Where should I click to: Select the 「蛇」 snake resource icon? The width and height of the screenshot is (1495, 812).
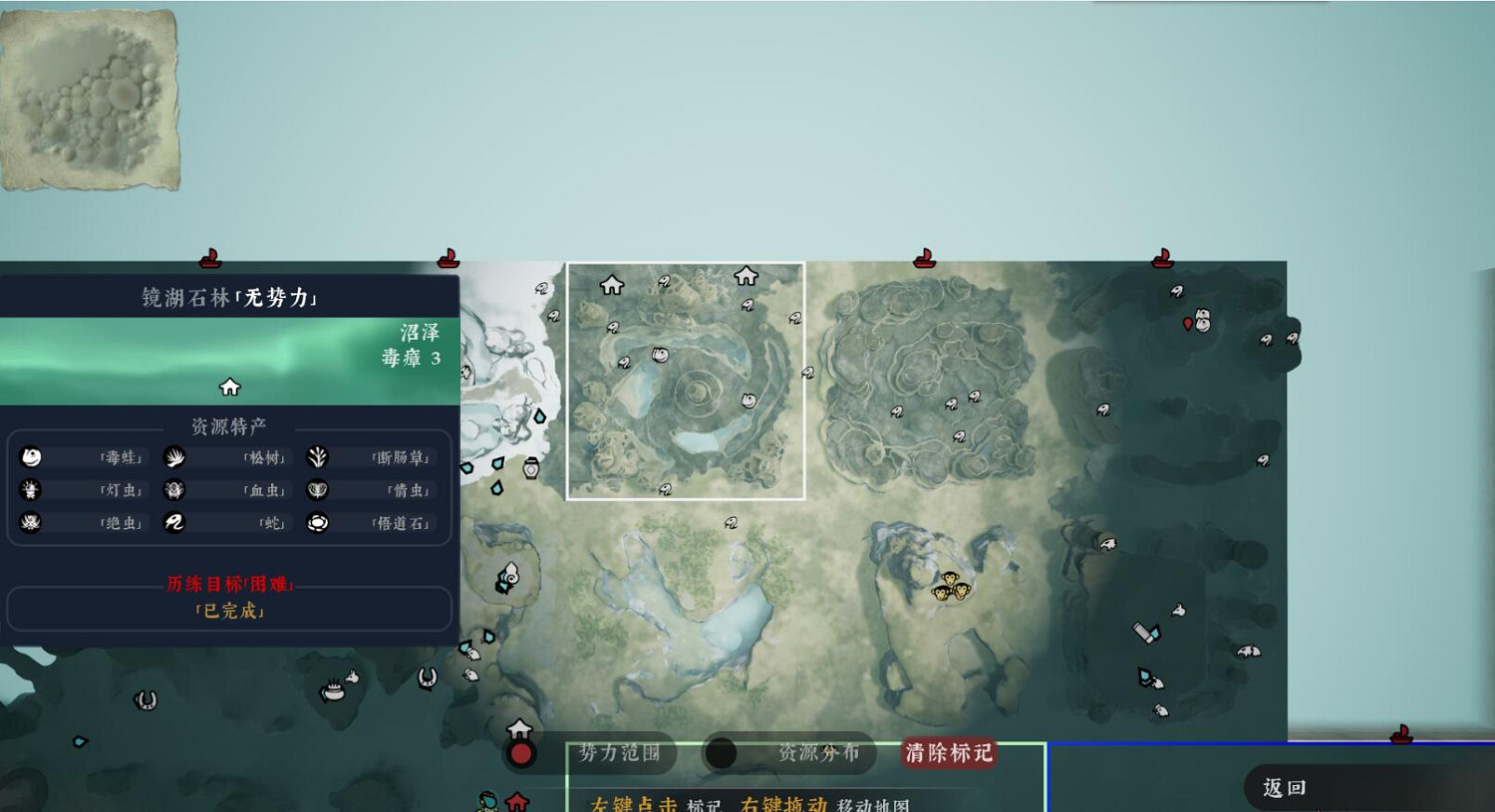coord(175,522)
